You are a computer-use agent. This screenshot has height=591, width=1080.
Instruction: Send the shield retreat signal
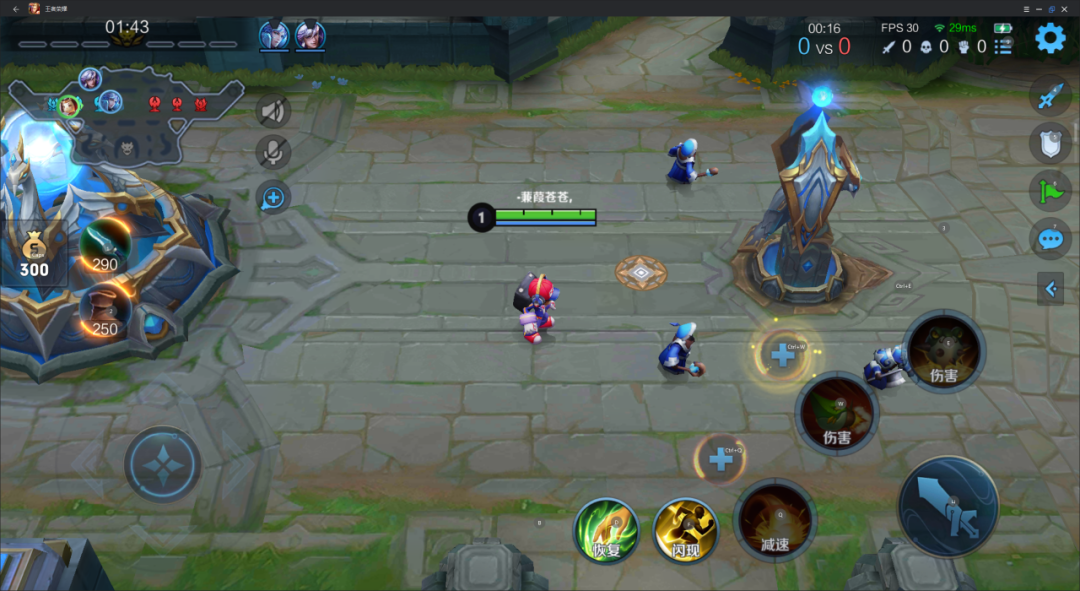[x=1049, y=144]
